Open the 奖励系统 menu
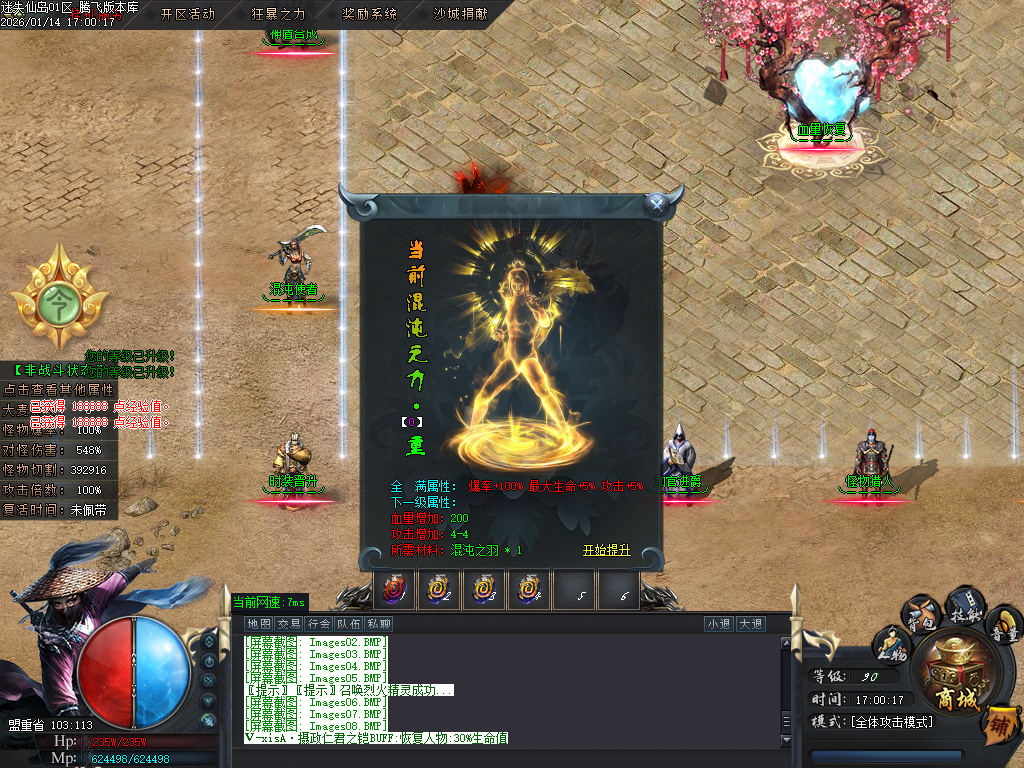The width and height of the screenshot is (1024, 768). [x=369, y=14]
